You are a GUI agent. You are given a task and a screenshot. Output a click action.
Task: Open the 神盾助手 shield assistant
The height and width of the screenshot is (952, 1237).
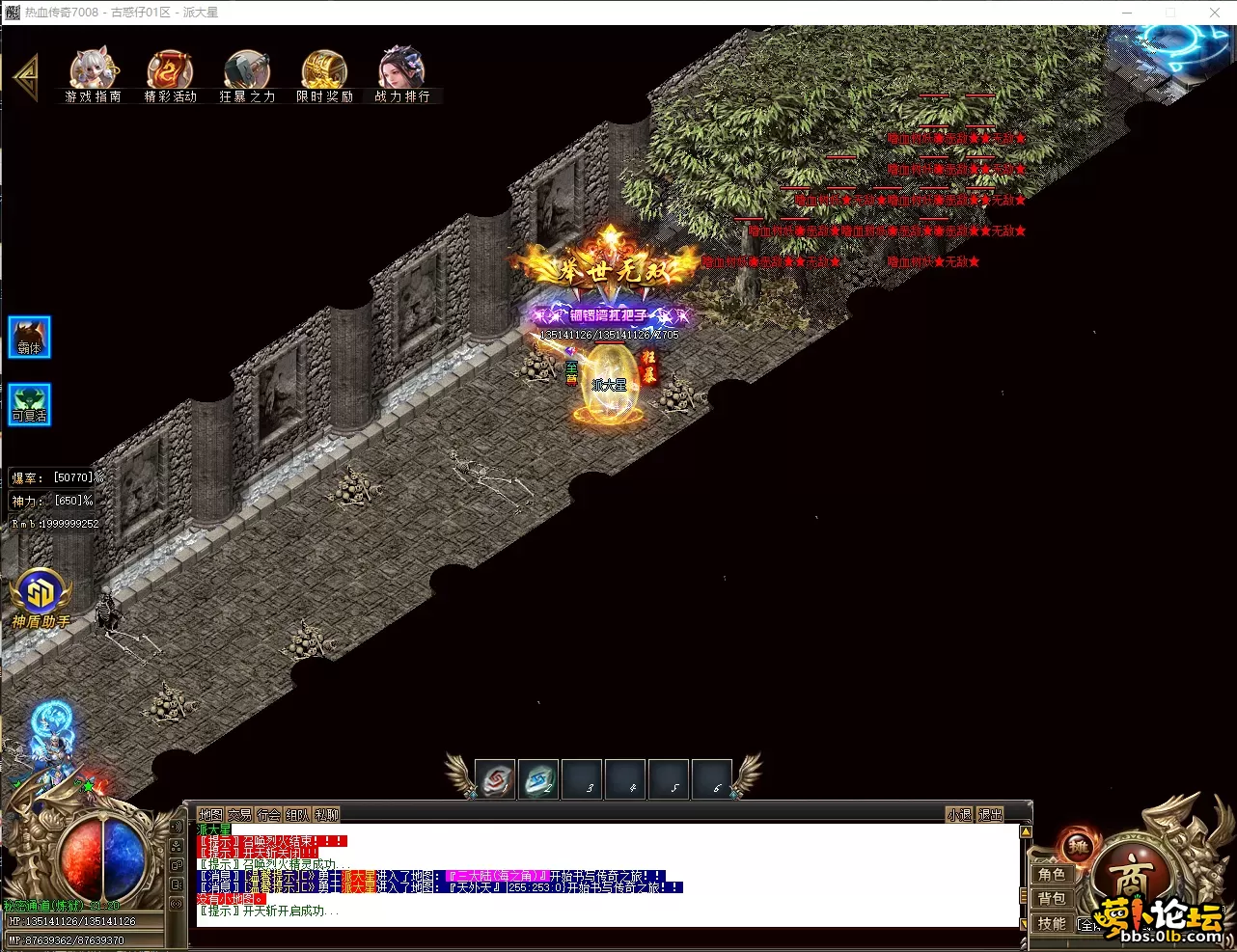click(41, 598)
